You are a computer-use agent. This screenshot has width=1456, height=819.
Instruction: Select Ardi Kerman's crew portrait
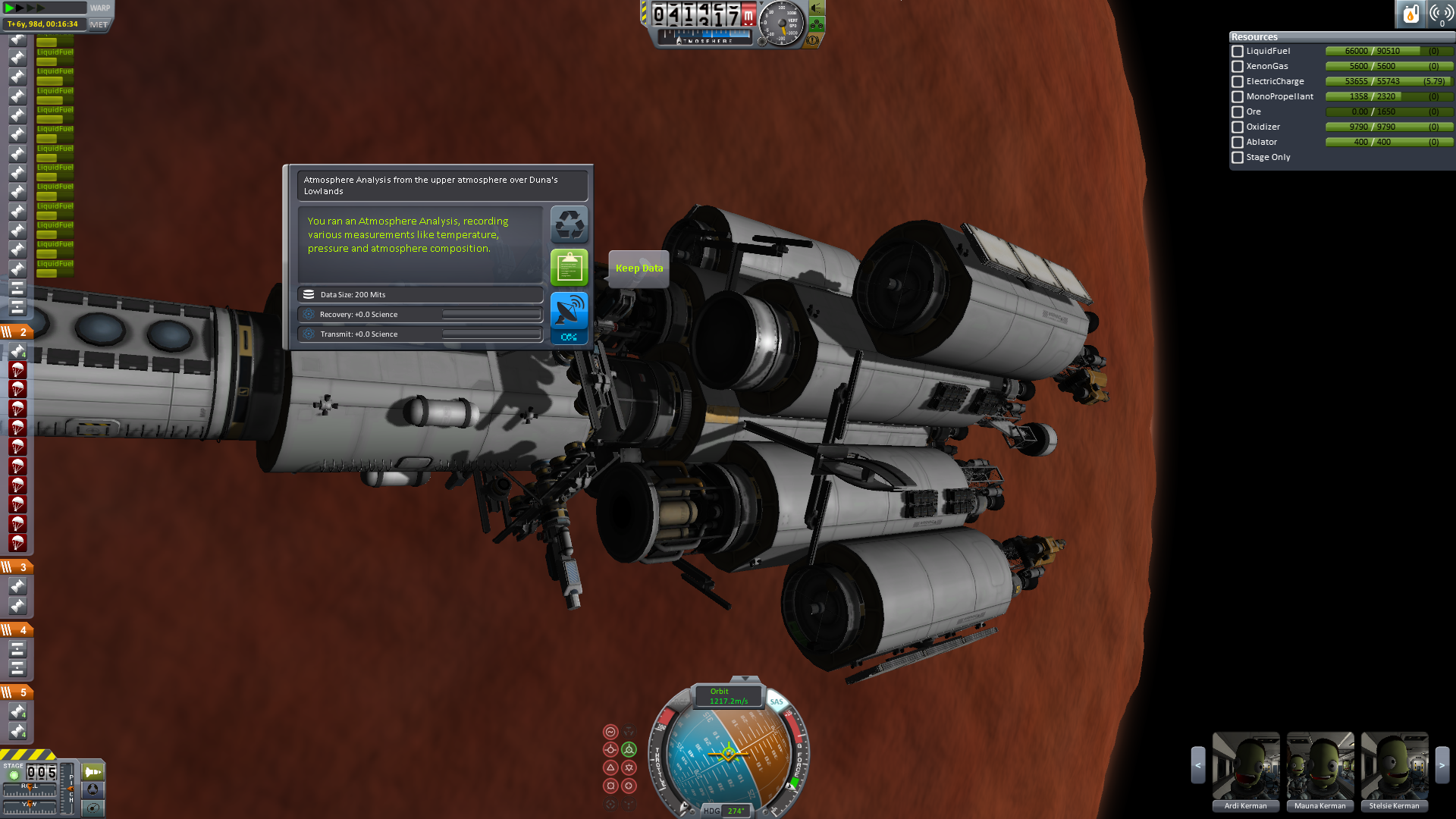pos(1245,766)
